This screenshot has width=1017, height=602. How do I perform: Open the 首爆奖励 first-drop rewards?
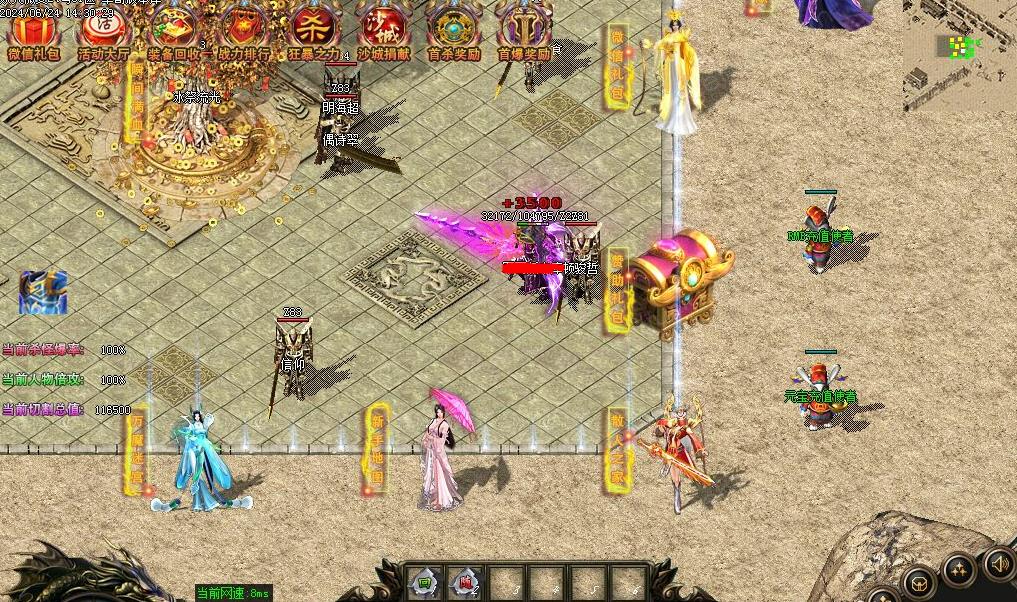pos(523,30)
